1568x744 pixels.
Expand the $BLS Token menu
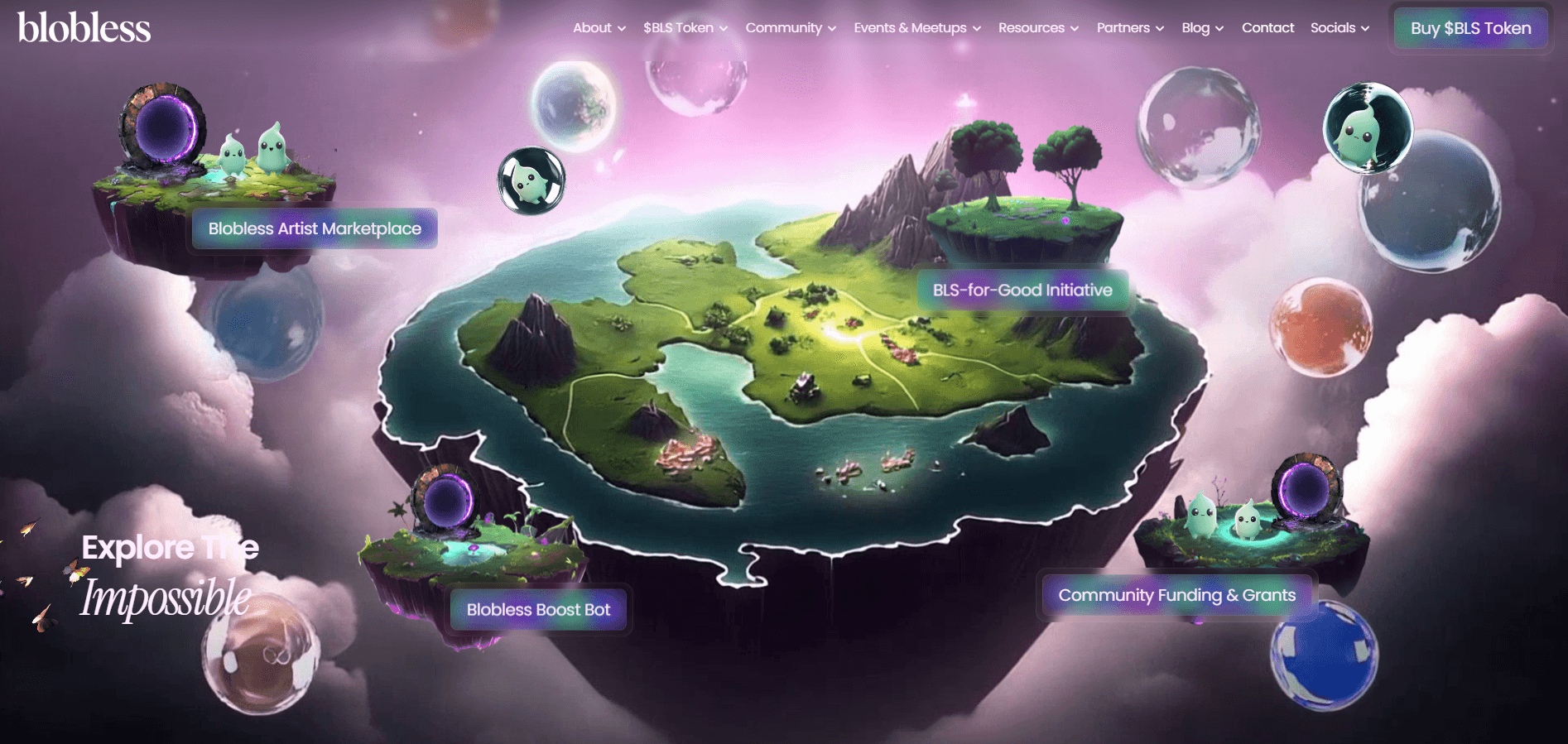[685, 28]
